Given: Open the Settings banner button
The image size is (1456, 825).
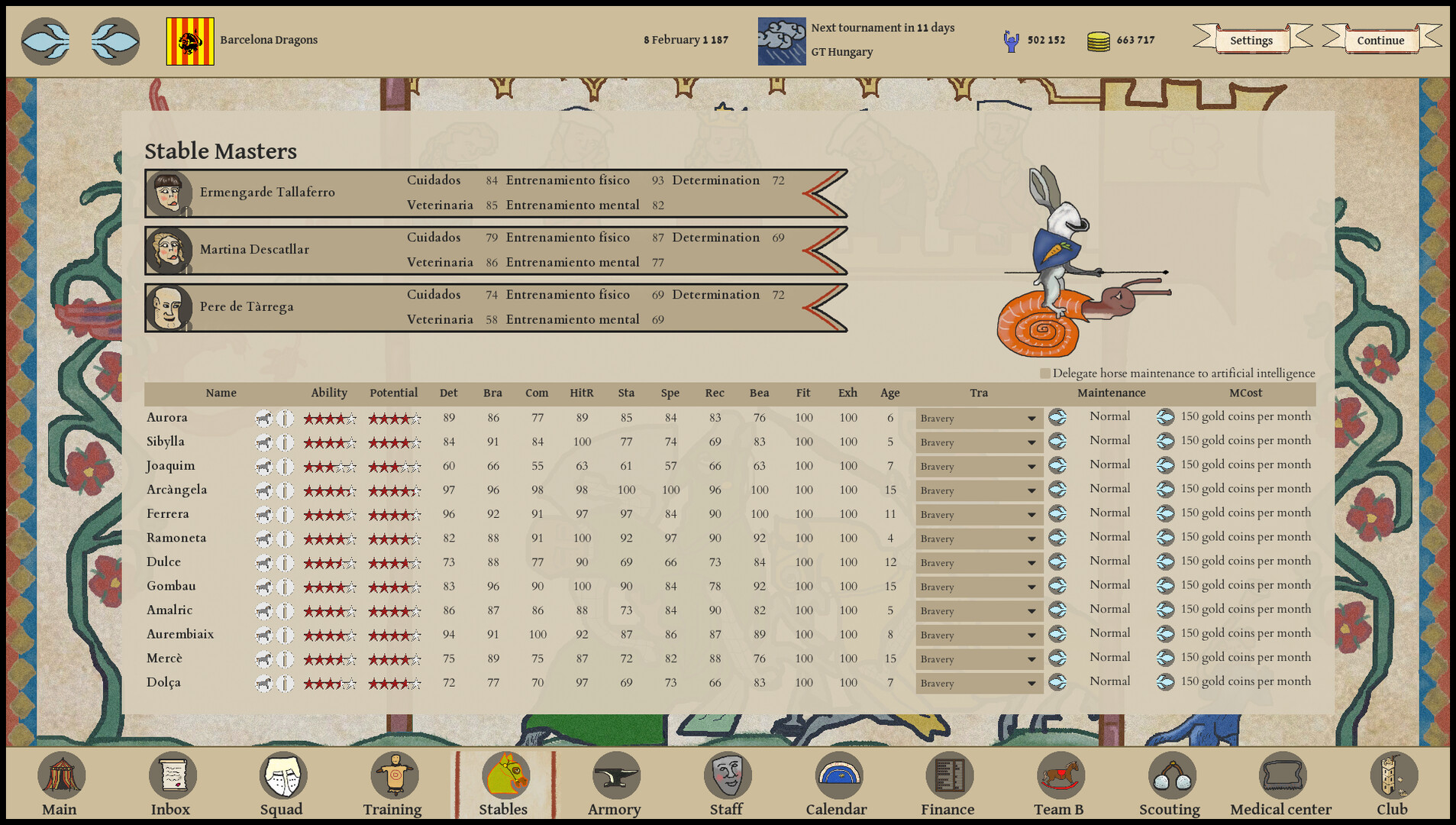Looking at the screenshot, I should coord(1250,40).
